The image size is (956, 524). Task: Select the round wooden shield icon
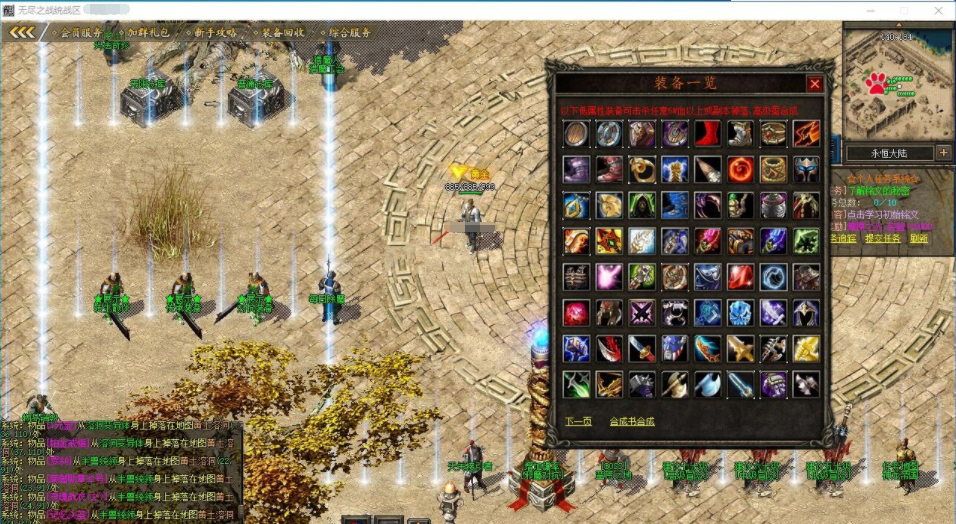tap(576, 133)
